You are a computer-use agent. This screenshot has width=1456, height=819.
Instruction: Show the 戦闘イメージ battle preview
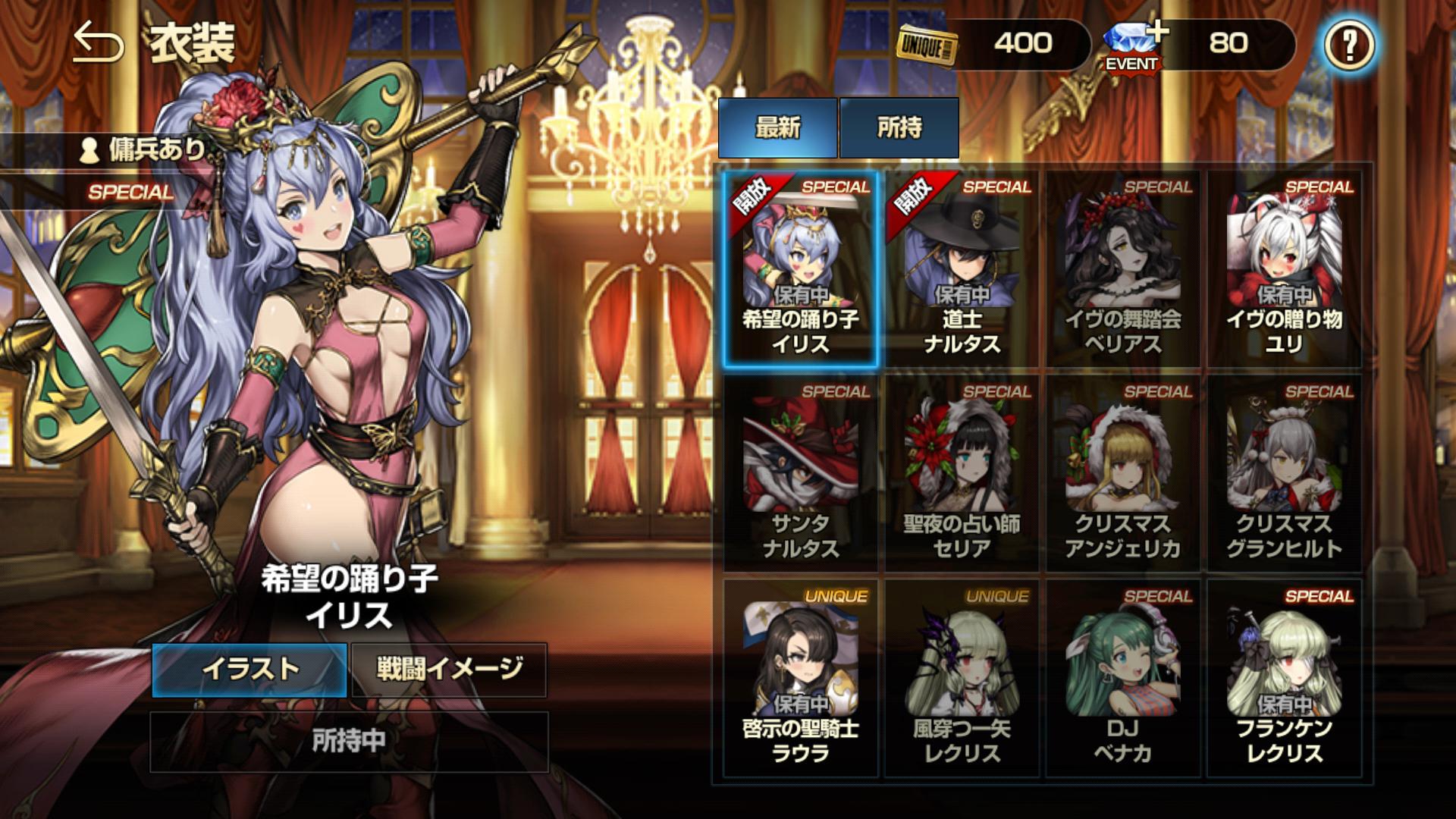tap(449, 669)
